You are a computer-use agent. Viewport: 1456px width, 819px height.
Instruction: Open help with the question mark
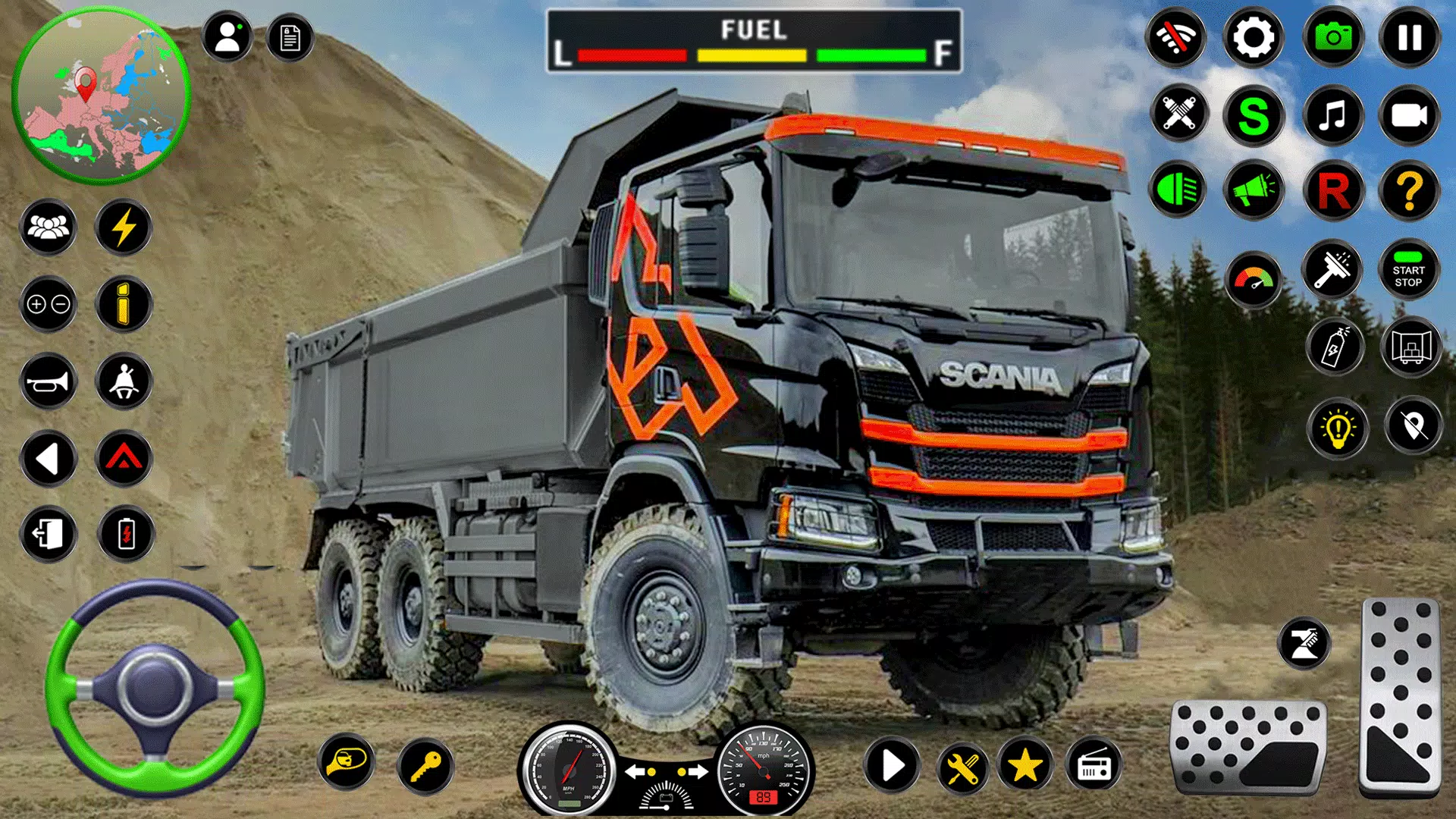point(1409,190)
